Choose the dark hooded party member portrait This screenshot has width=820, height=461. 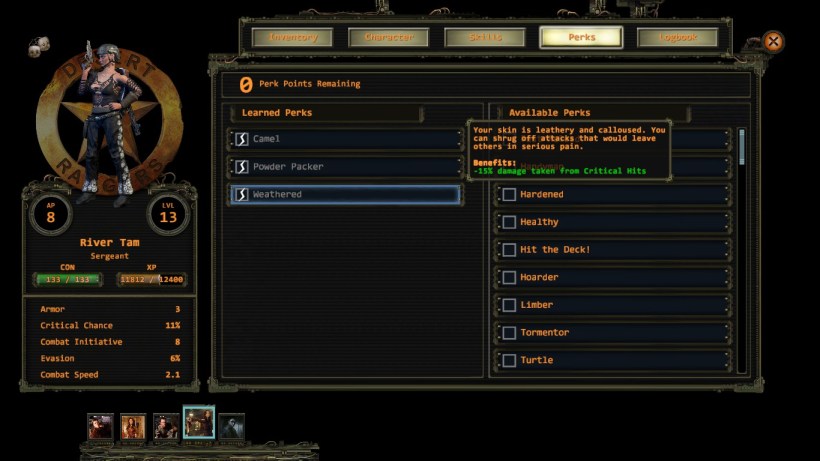click(231, 427)
